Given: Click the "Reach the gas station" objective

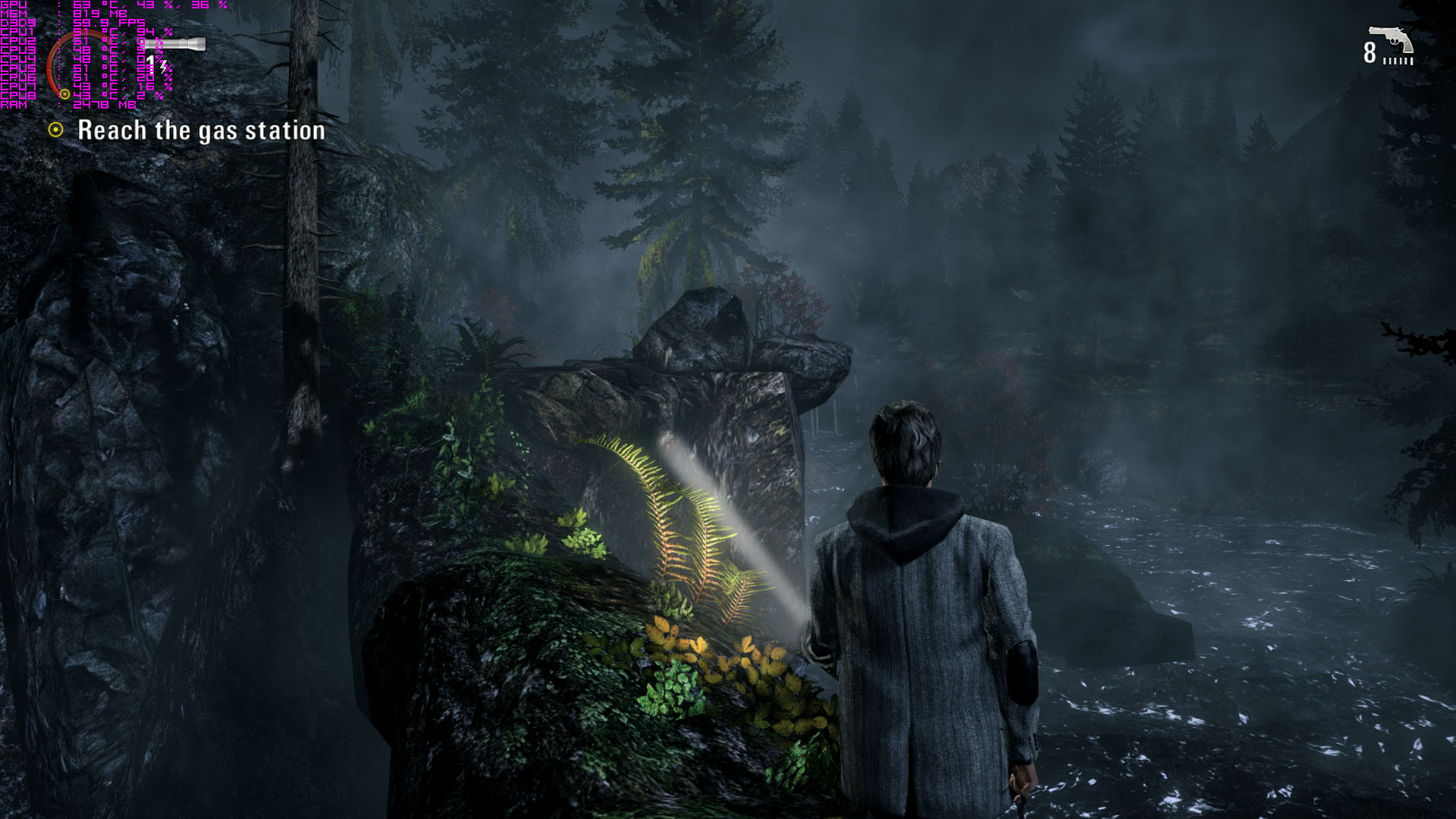Looking at the screenshot, I should 201,130.
